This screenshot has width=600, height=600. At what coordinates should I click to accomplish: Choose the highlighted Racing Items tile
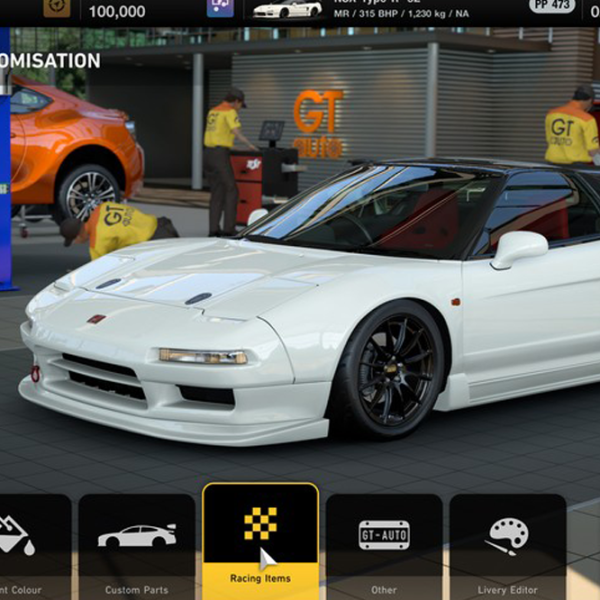click(260, 541)
